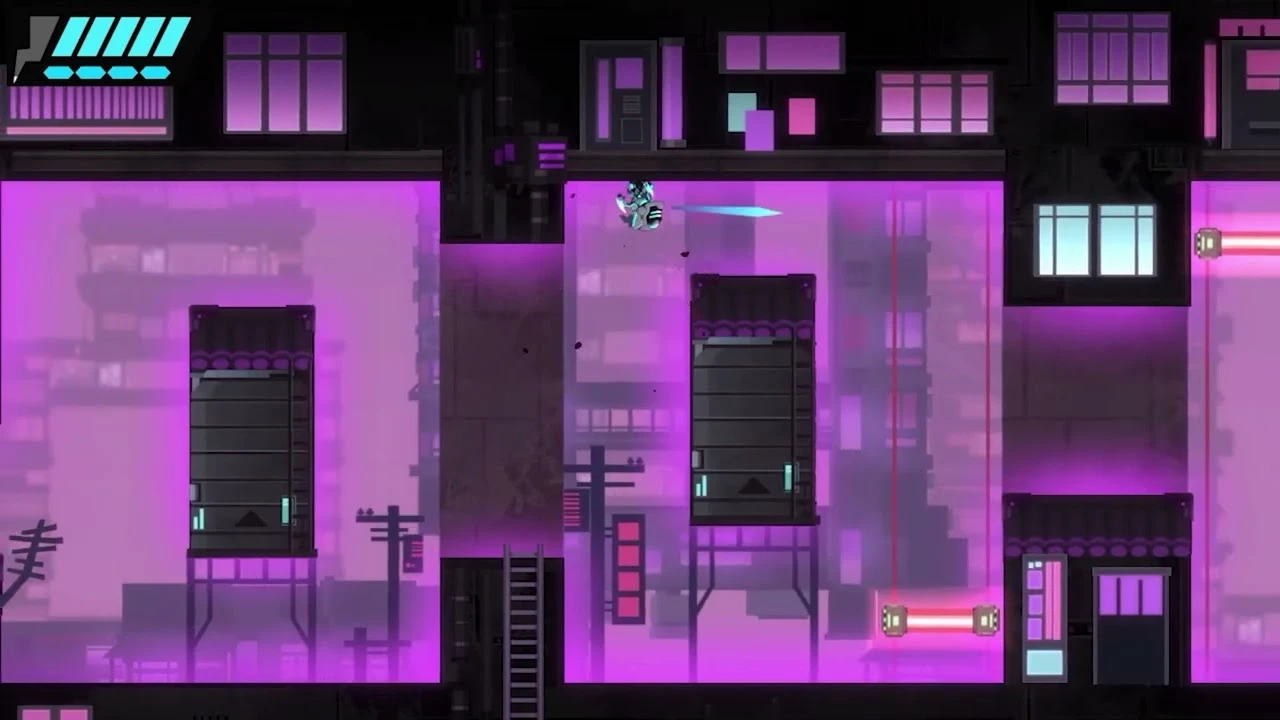Click the awning above the center shutter
Screen dimensions: 1280x720
click(755, 300)
